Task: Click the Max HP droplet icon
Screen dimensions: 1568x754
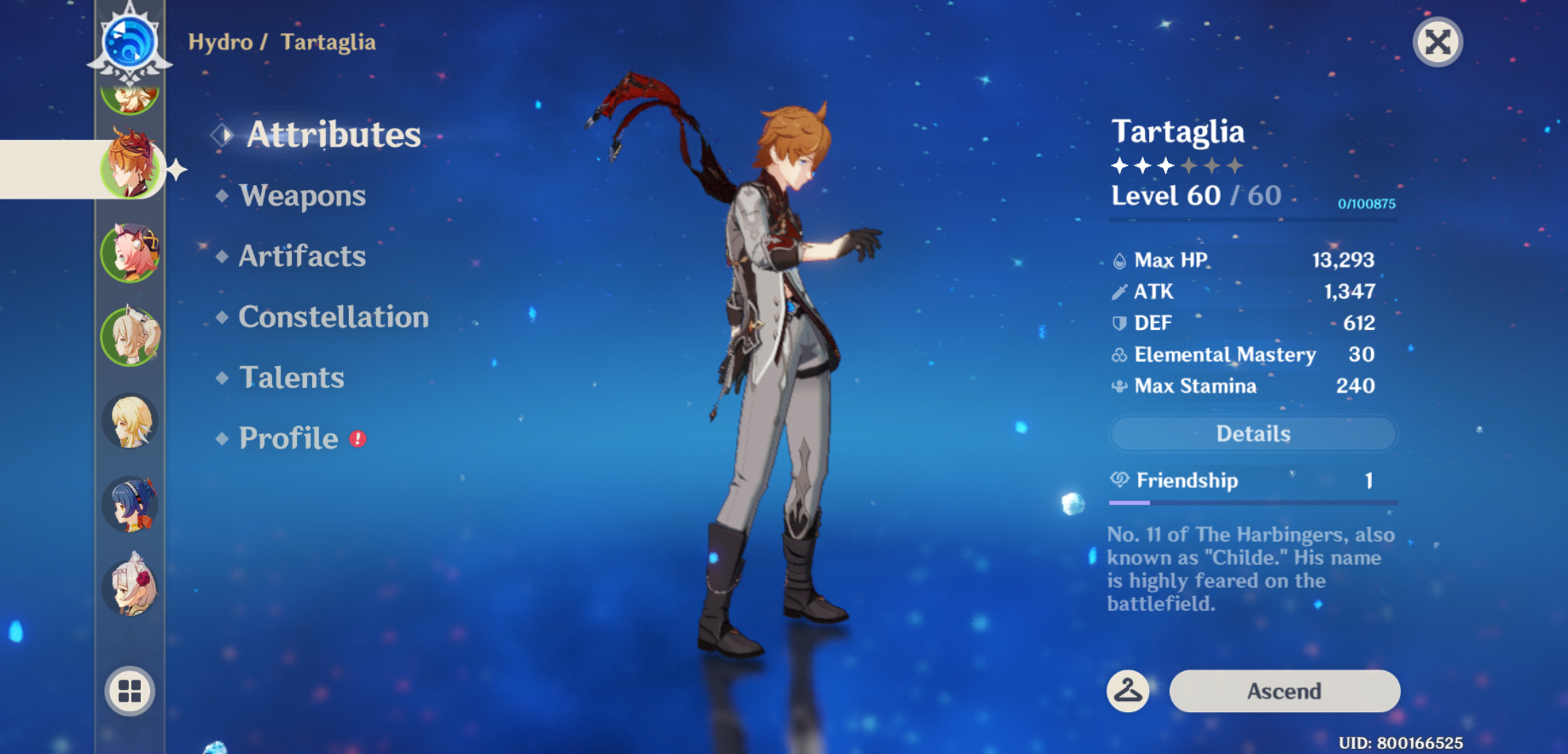Action: 1120,260
